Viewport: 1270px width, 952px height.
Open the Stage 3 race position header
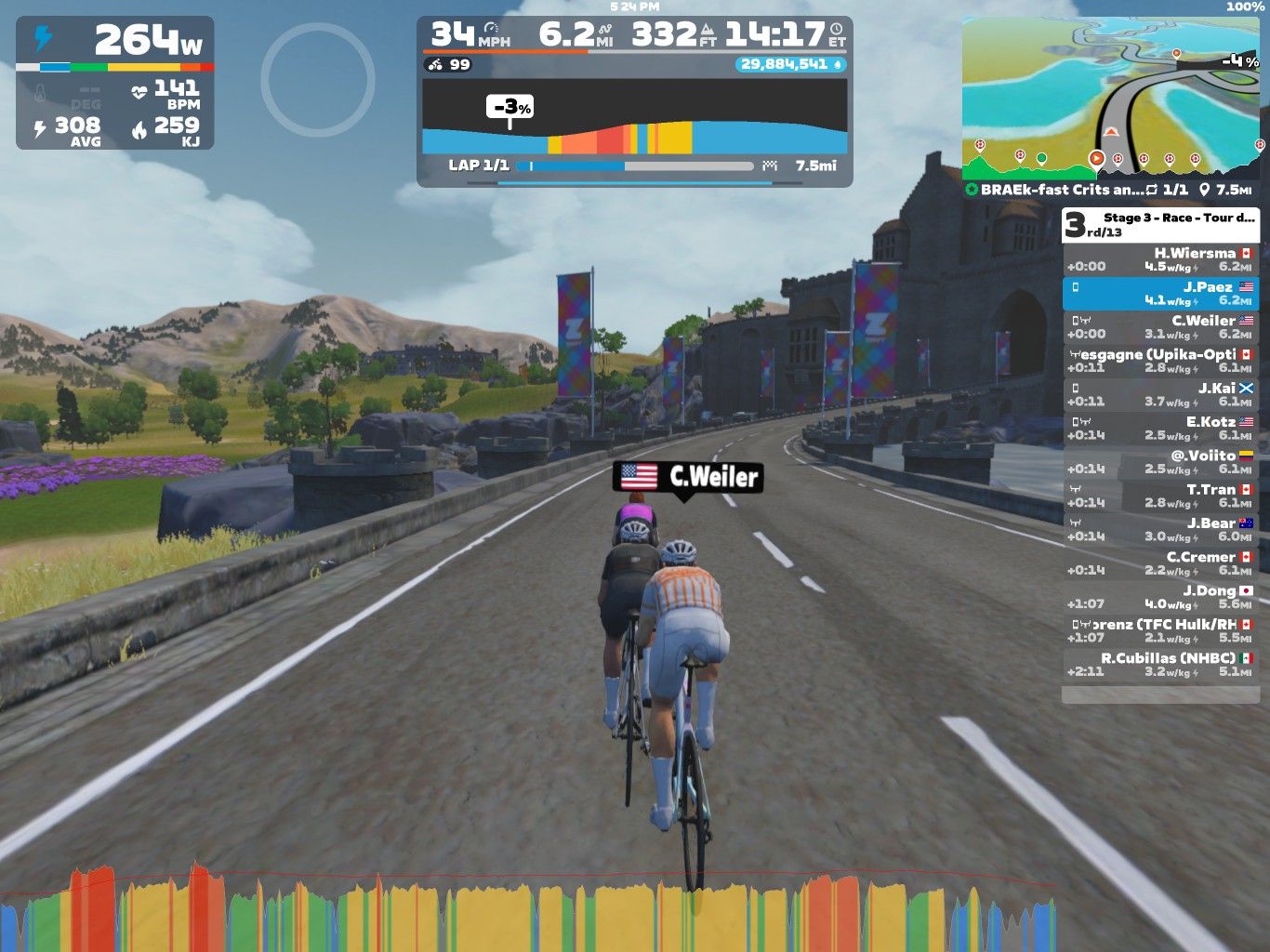pyautogui.click(x=1160, y=225)
